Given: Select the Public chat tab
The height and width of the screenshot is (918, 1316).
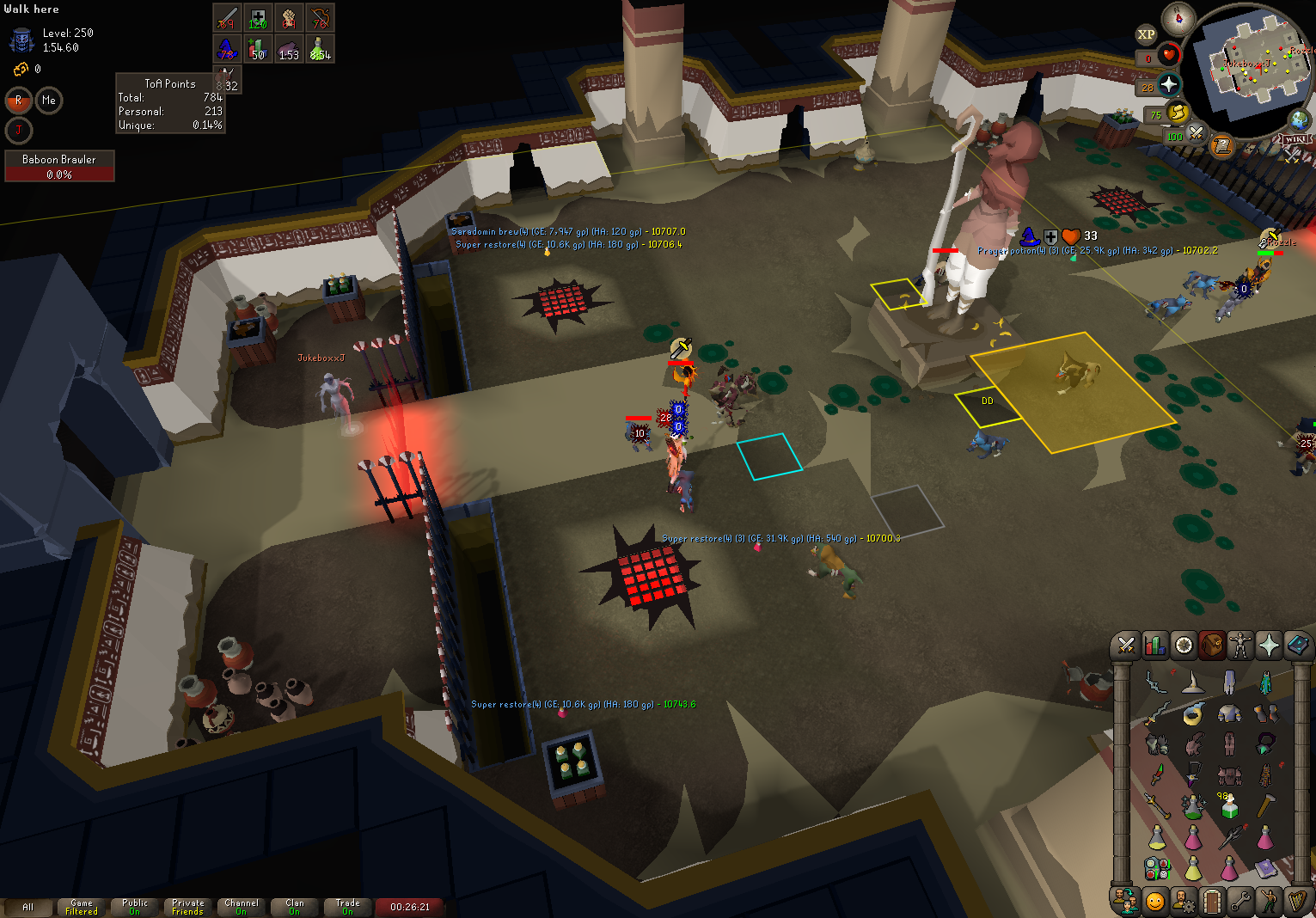Looking at the screenshot, I should click(x=135, y=907).
